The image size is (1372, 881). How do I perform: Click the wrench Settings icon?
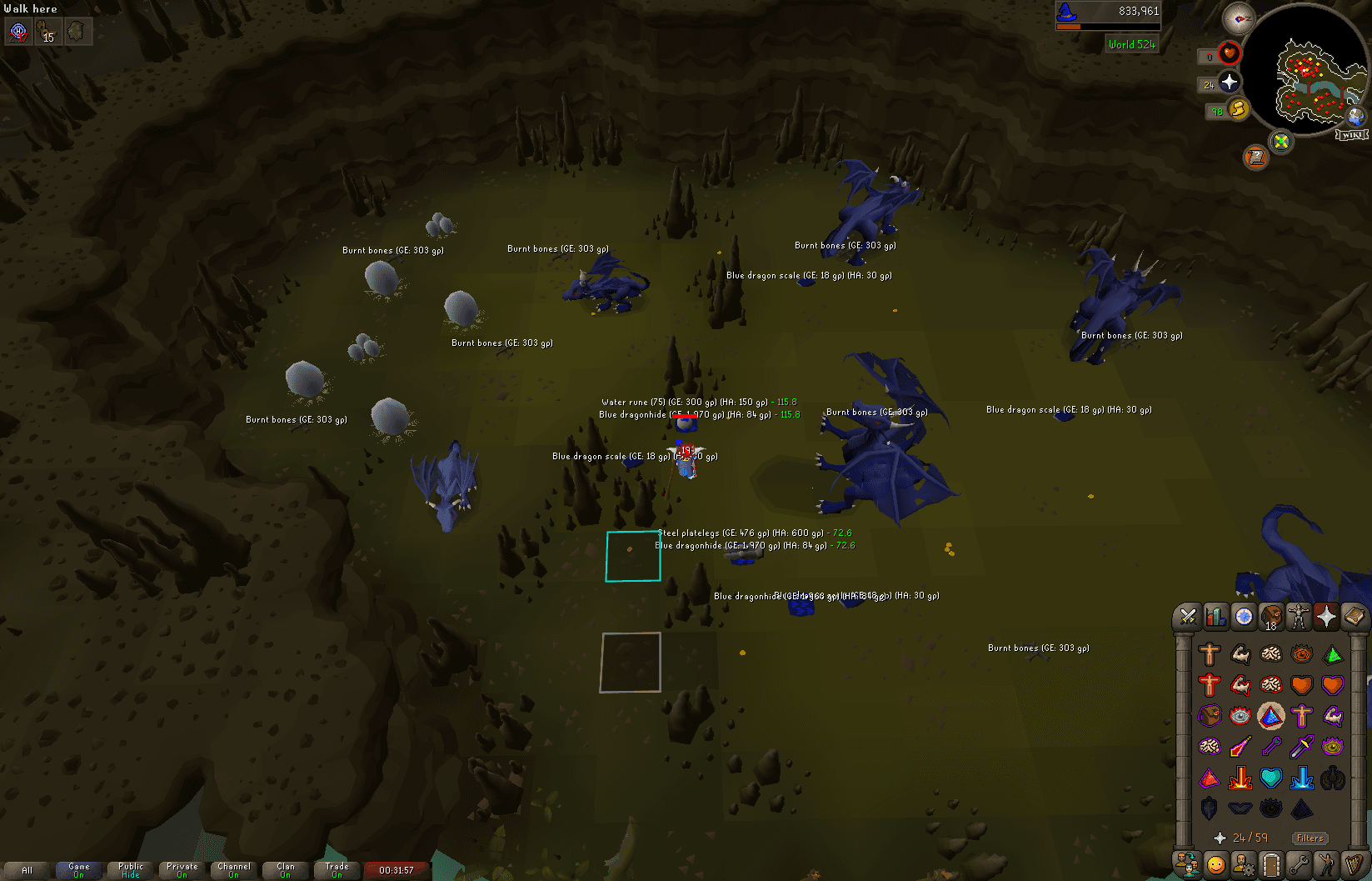1299,864
